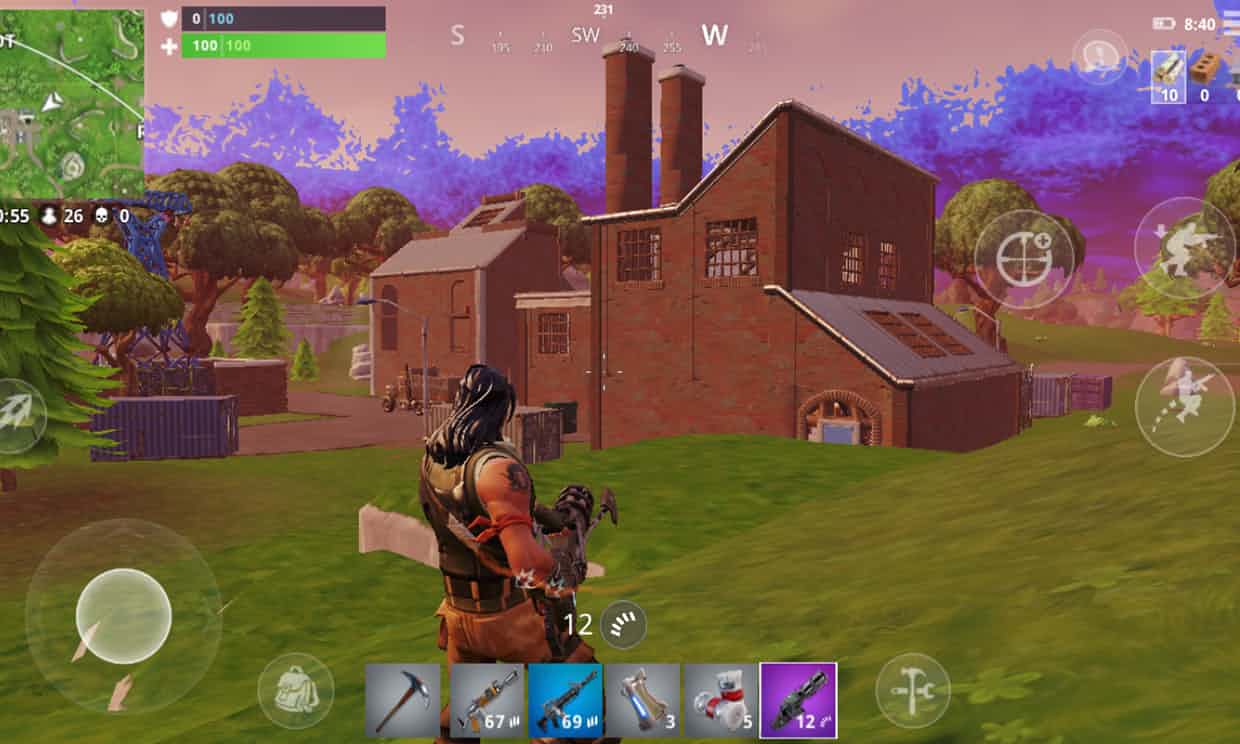
Task: Choose the red-and-white item slot showing 5
Action: pyautogui.click(x=720, y=700)
